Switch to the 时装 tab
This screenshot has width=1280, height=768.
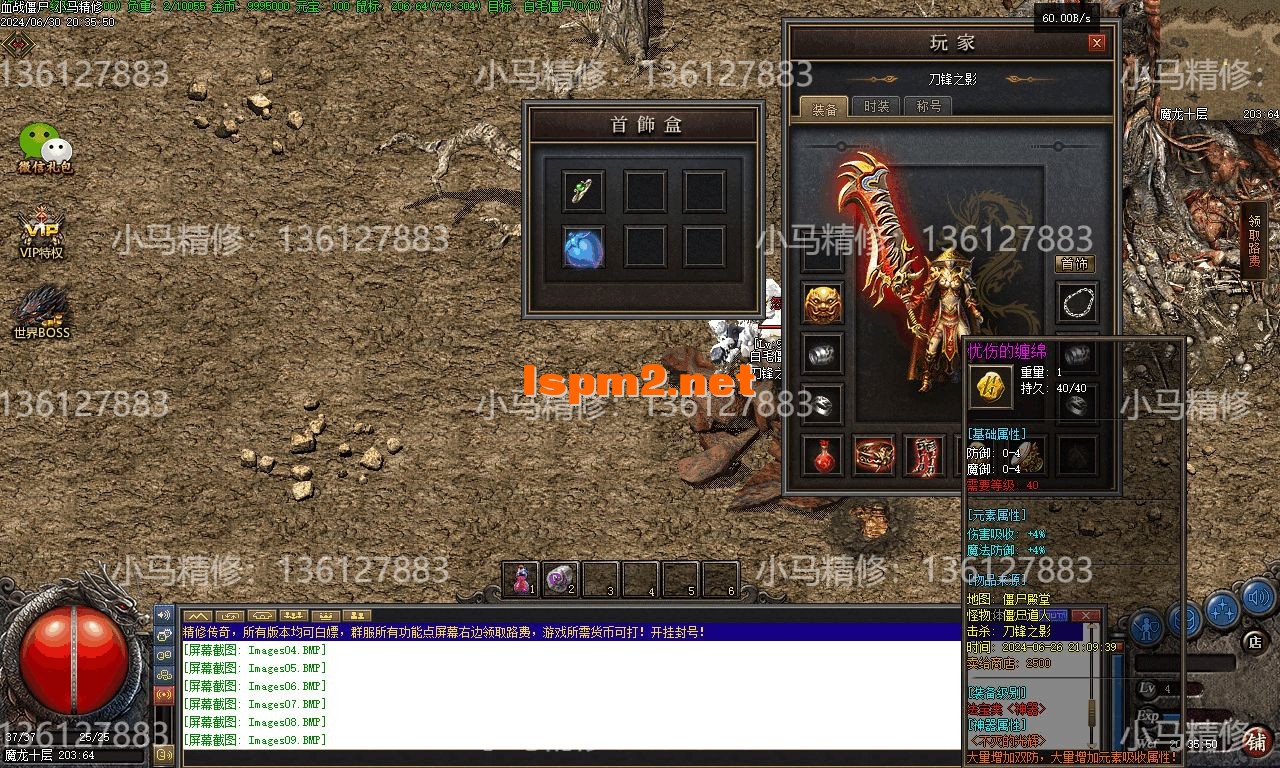click(875, 105)
